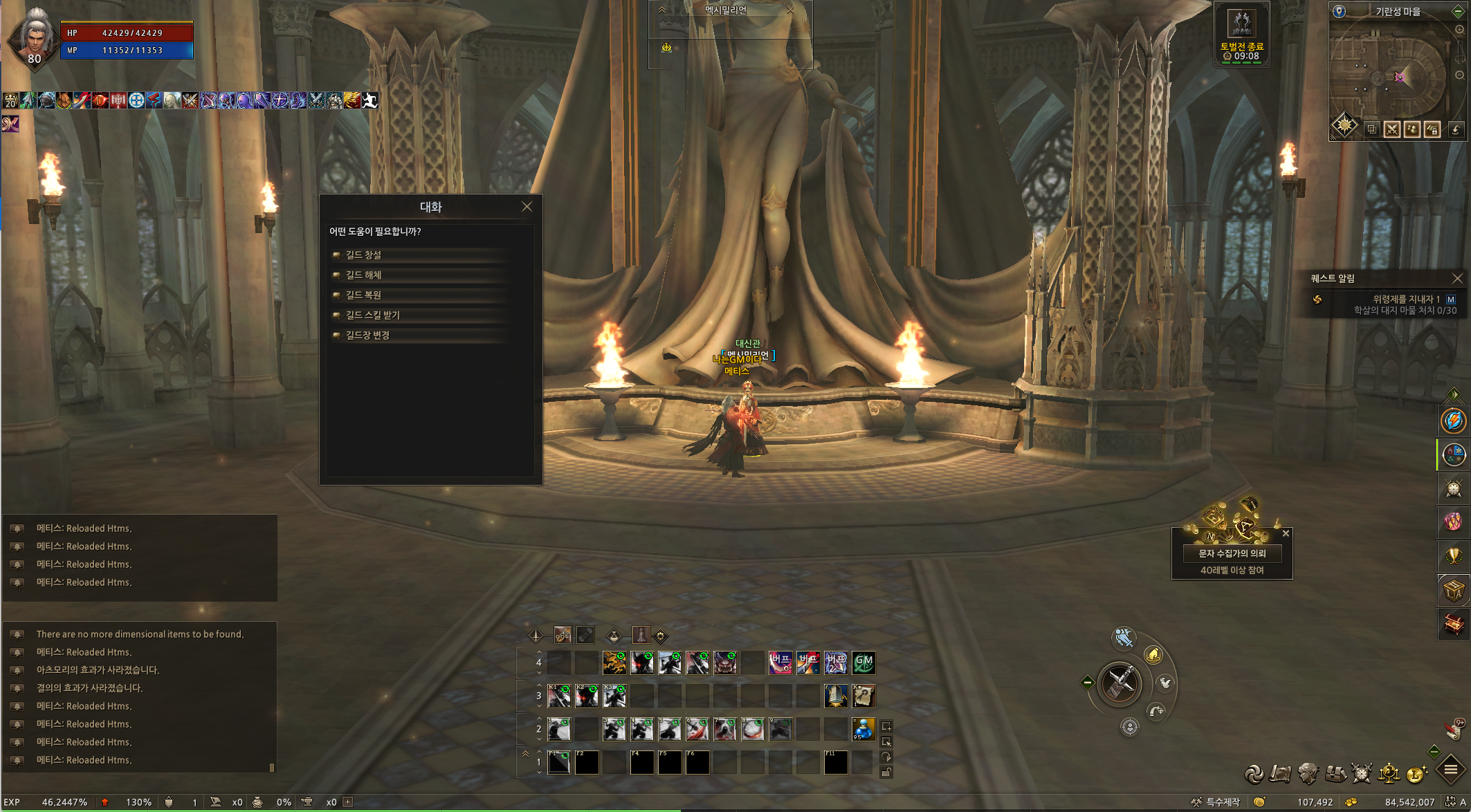Choose 길드 스킬 받기 in the dialogue
This screenshot has width=1471, height=812.
(x=373, y=315)
